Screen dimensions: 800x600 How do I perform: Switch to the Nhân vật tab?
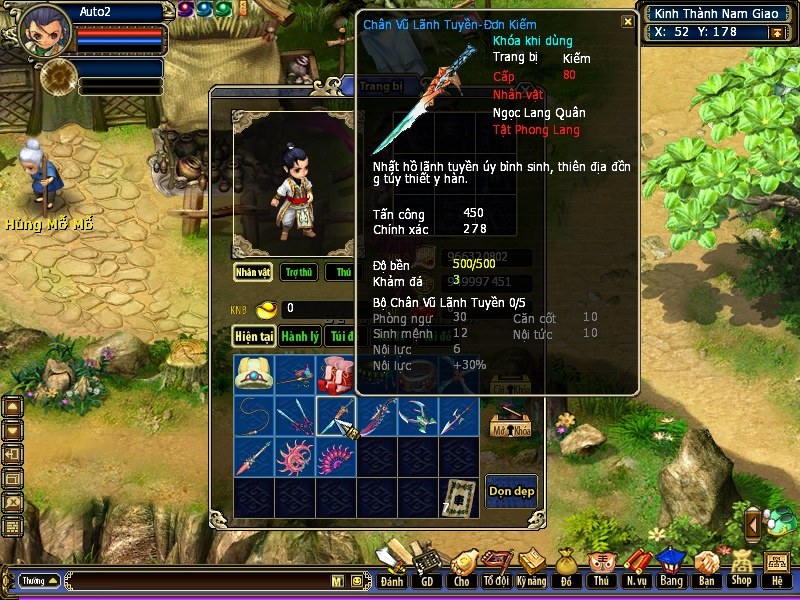point(254,272)
